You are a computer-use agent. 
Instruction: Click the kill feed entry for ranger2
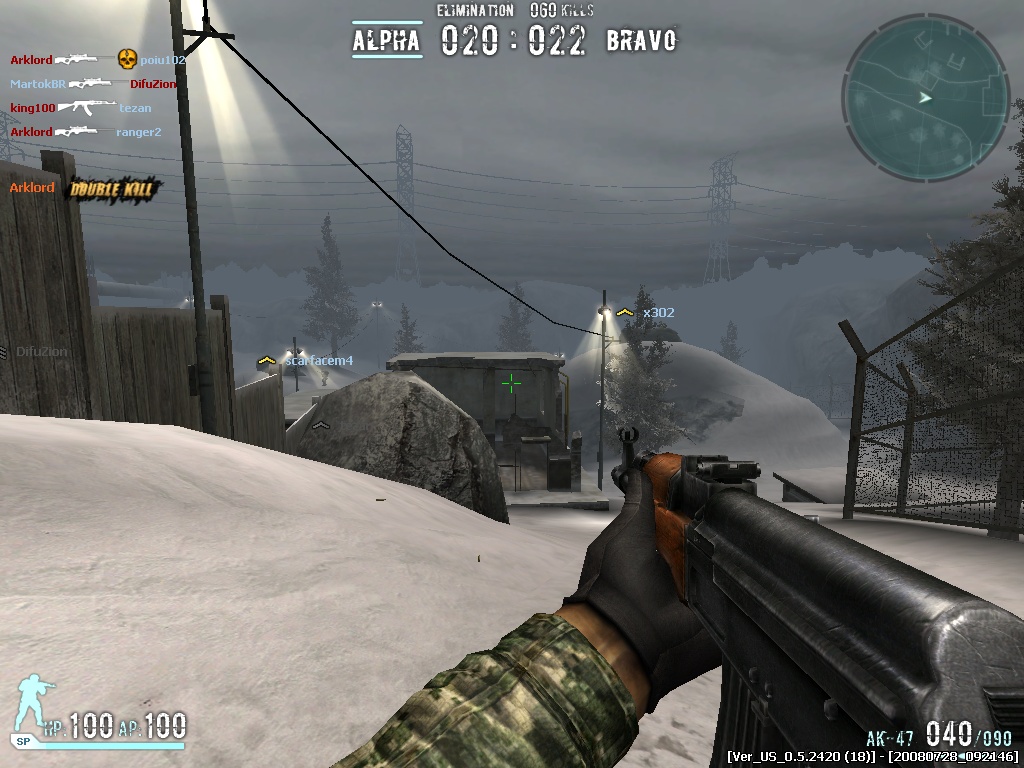pyautogui.click(x=138, y=132)
